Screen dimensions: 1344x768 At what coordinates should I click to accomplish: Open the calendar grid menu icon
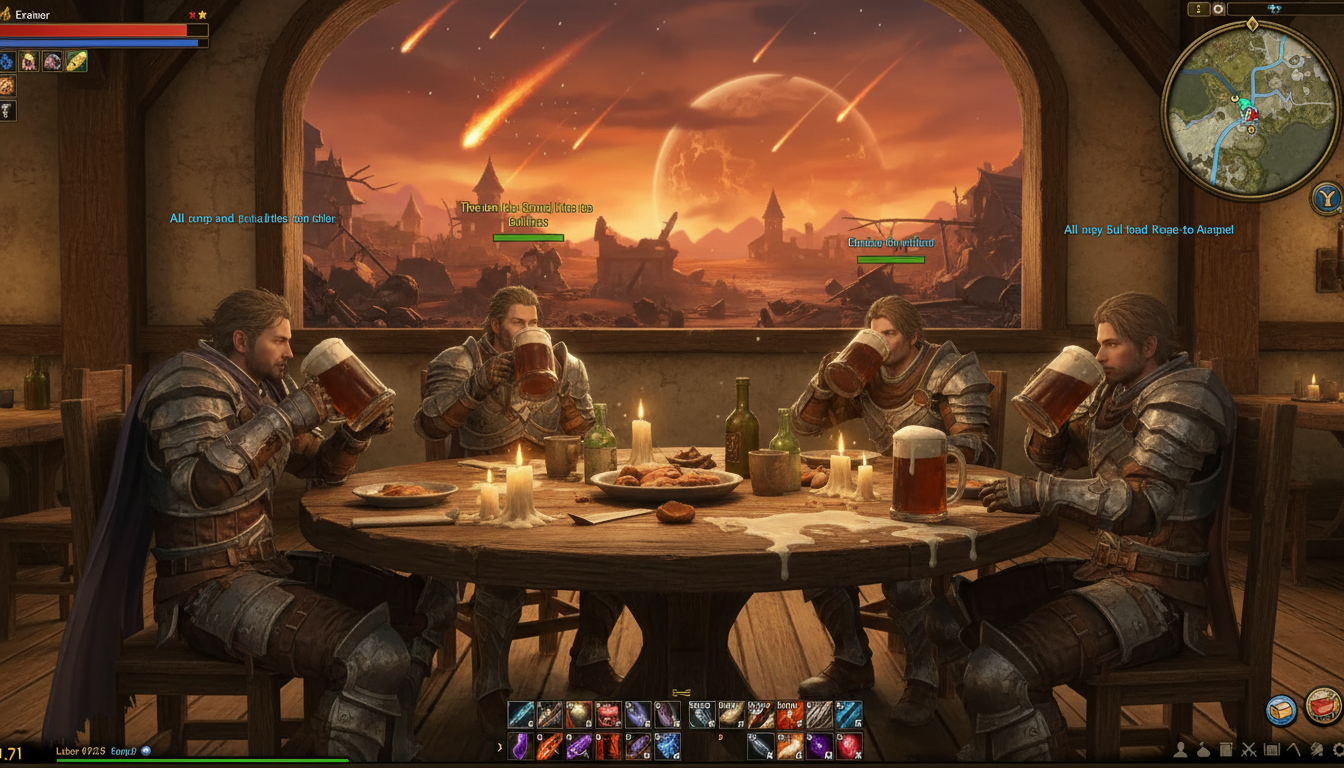tap(1272, 749)
